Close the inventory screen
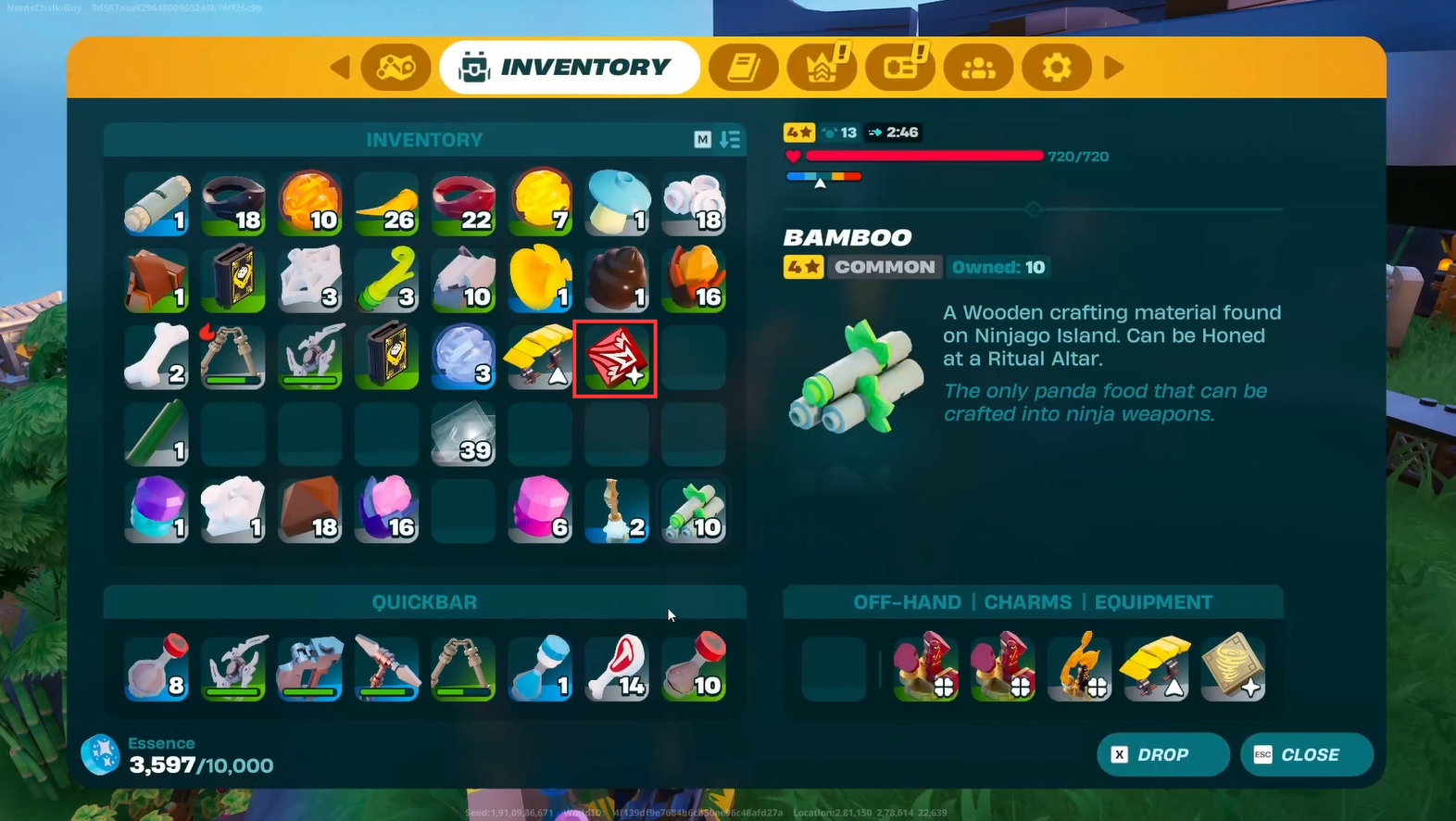 [x=1306, y=754]
